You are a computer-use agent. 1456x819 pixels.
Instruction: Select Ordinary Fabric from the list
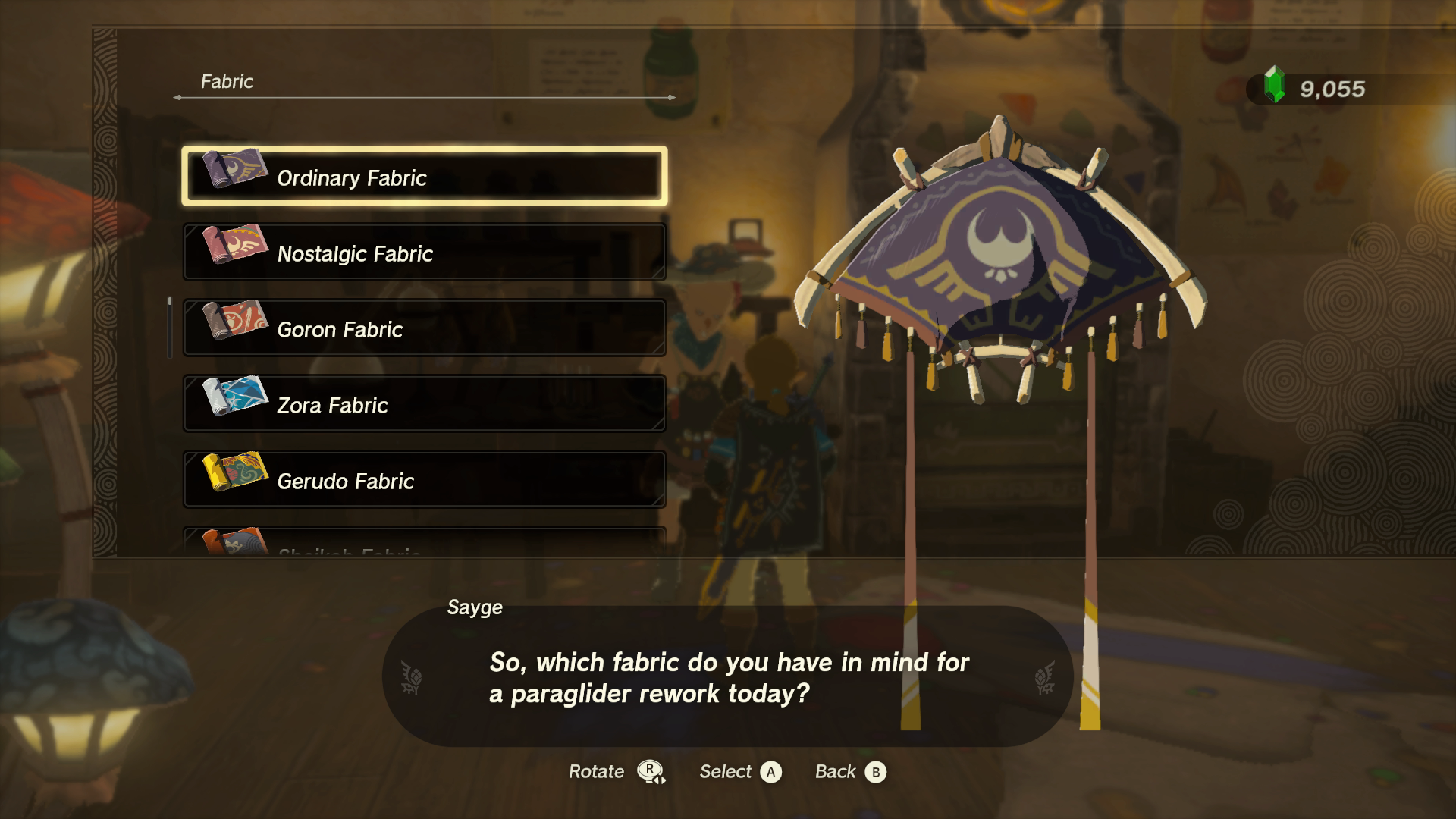[x=425, y=177]
